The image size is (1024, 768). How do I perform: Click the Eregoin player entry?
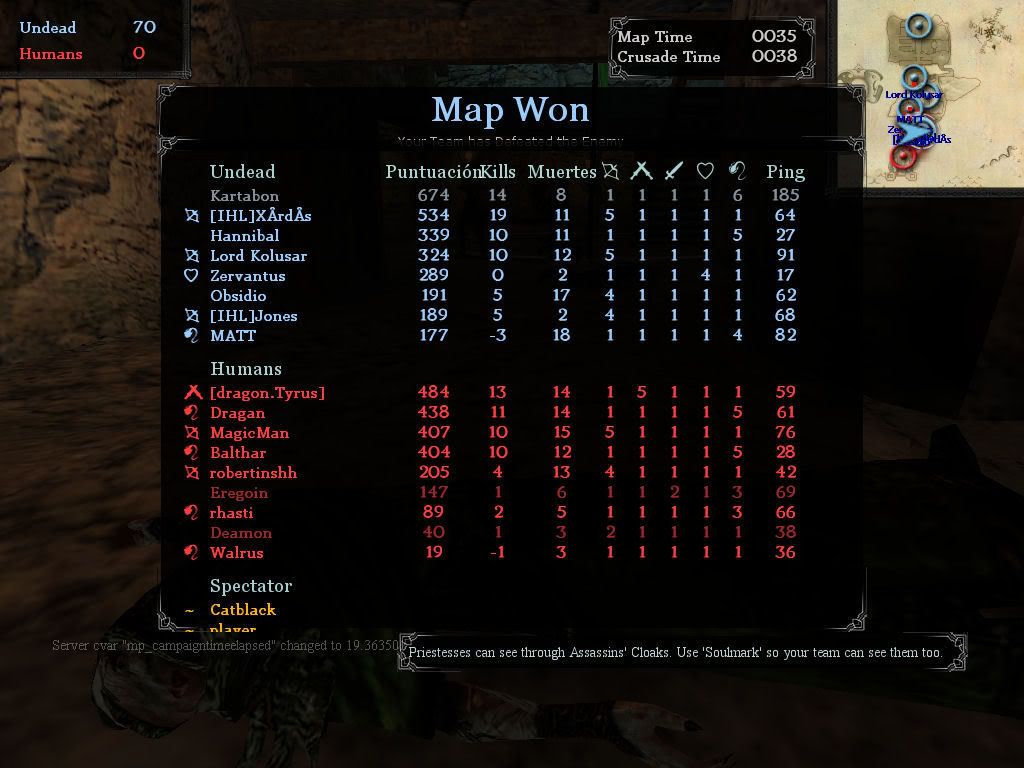coord(239,493)
